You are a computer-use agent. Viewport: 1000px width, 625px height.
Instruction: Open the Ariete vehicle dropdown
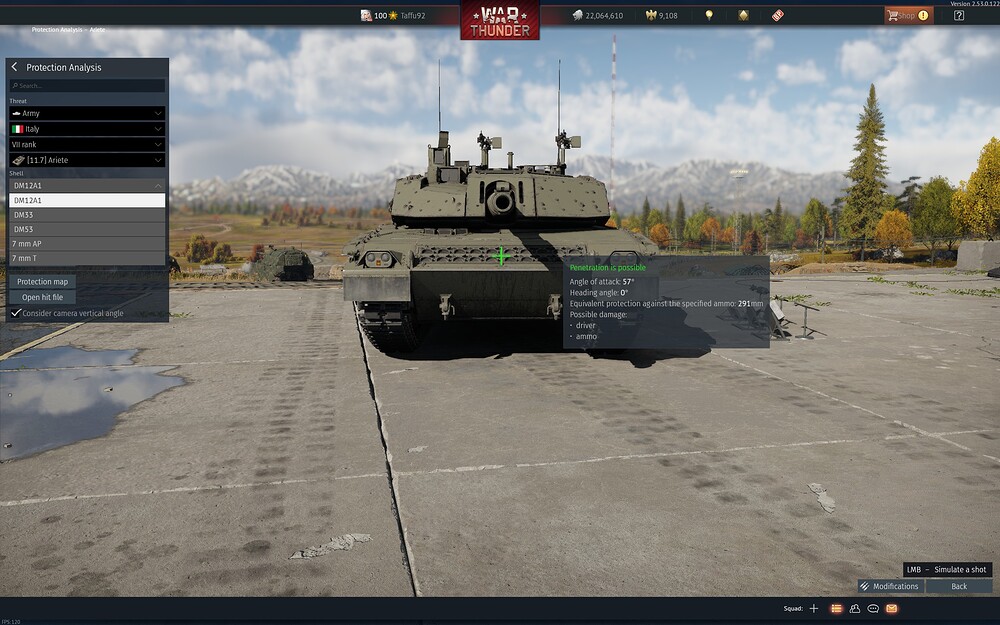pyautogui.click(x=87, y=160)
